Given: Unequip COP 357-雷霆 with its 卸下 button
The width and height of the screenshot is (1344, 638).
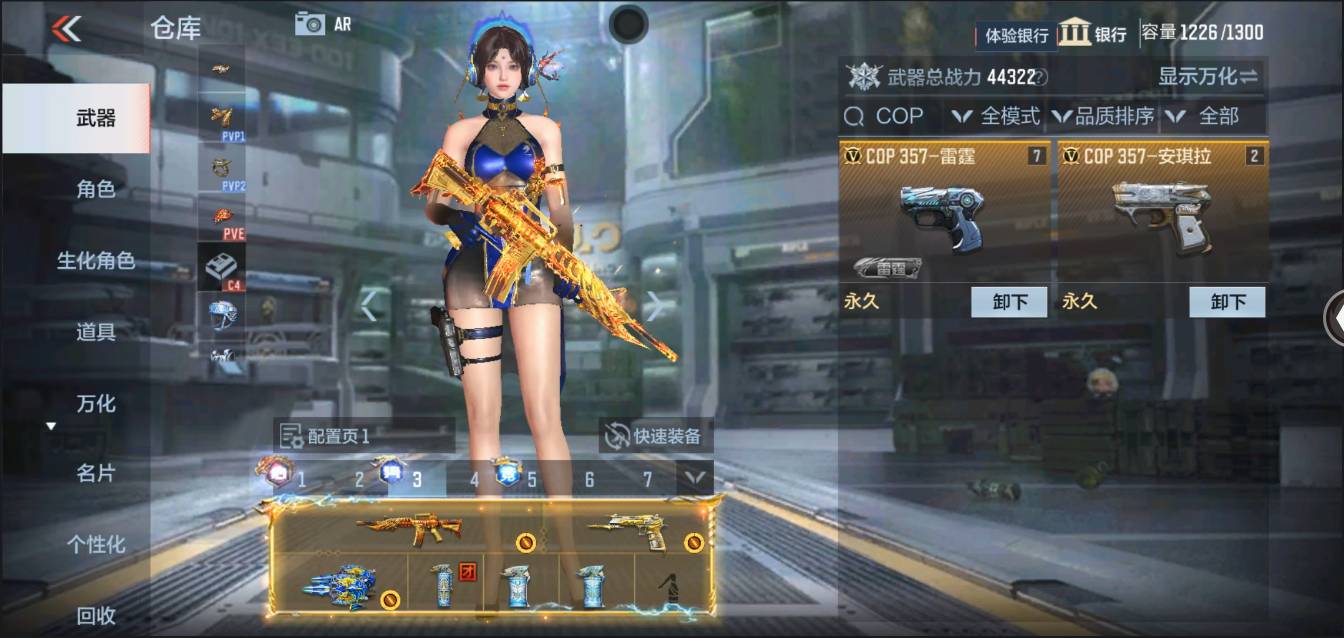Looking at the screenshot, I should tap(1008, 302).
